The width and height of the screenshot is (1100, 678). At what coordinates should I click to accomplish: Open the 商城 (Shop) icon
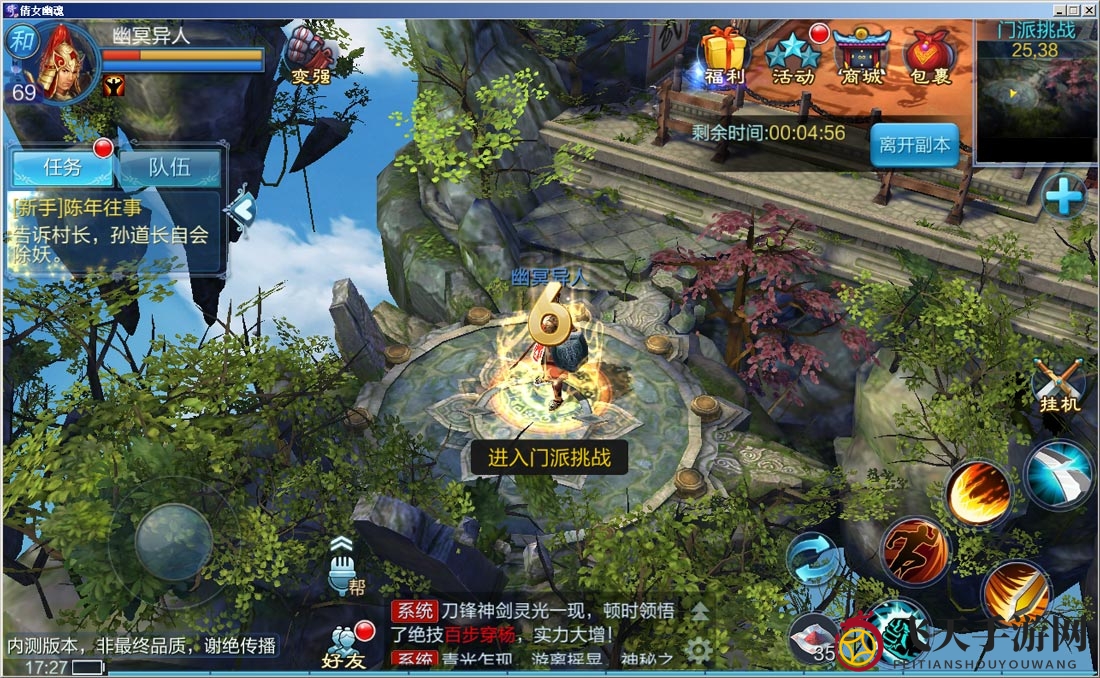[x=861, y=55]
